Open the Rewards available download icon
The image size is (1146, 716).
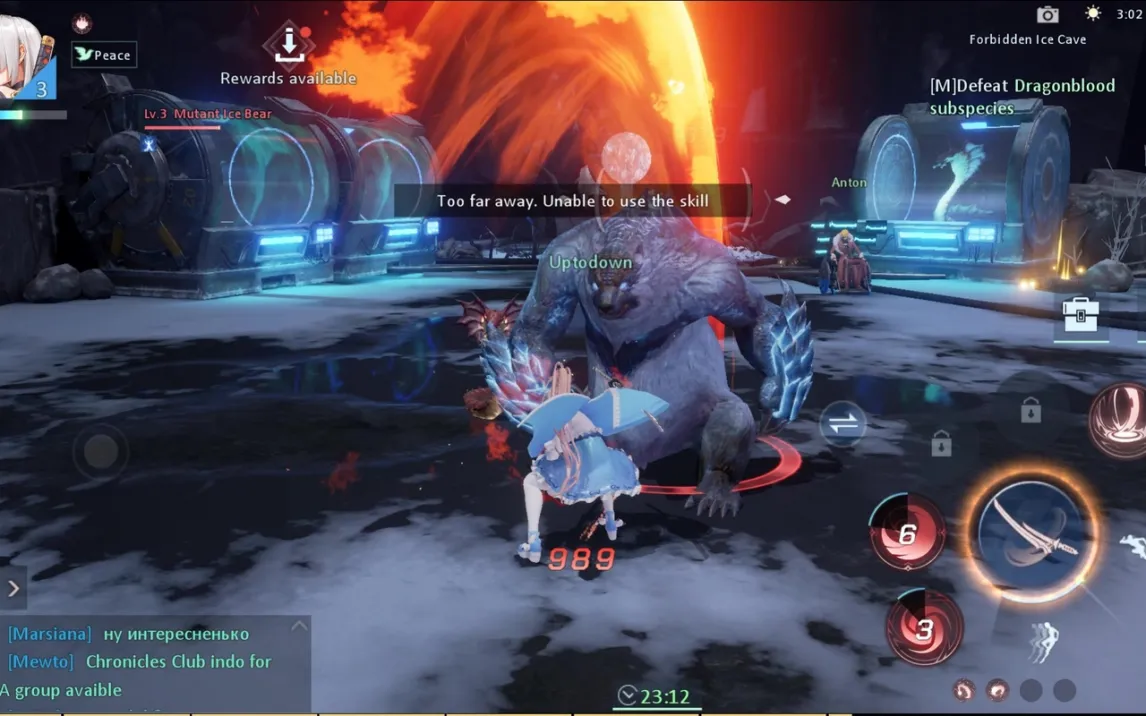pyautogui.click(x=288, y=43)
